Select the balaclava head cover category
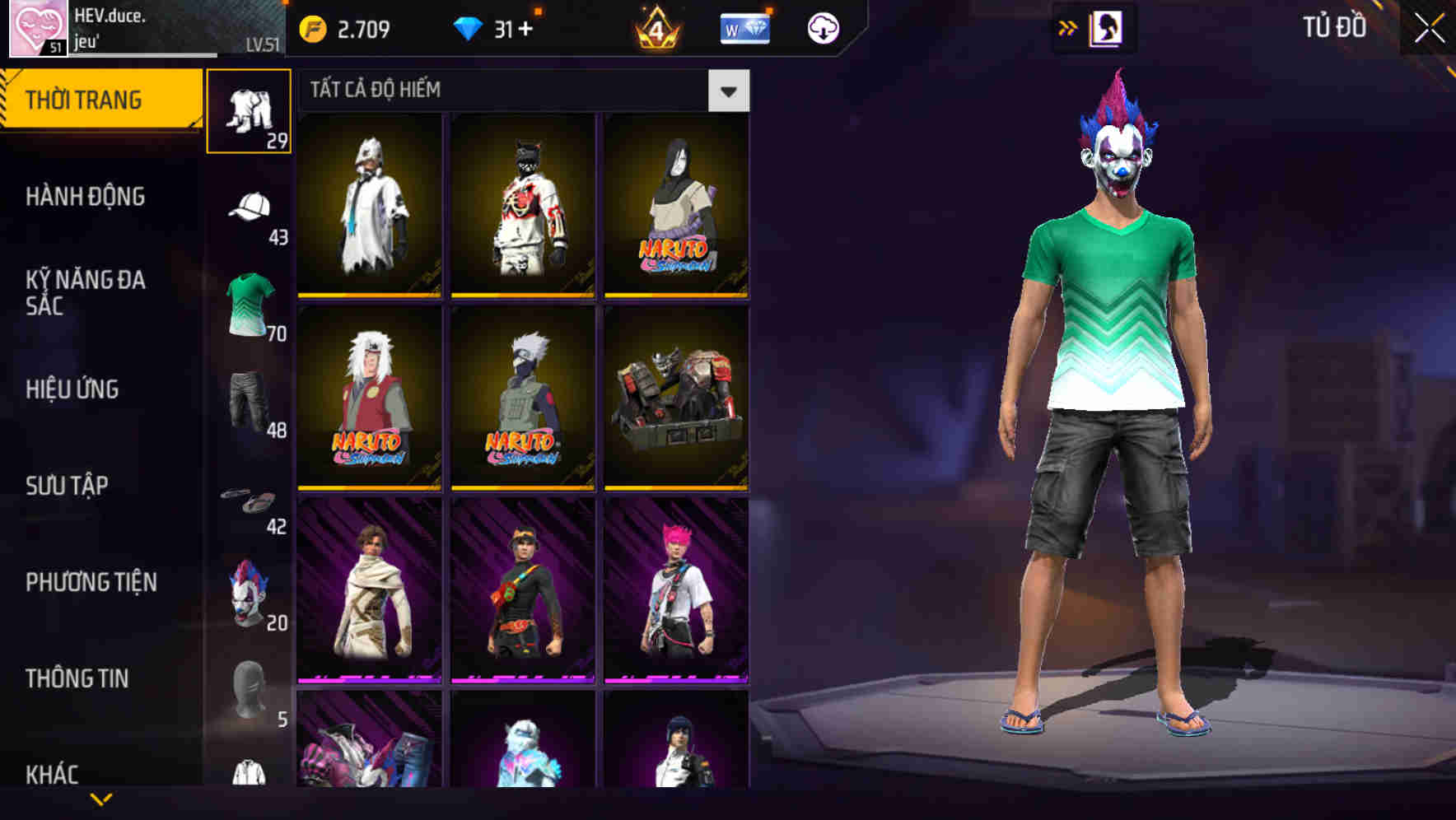 pyautogui.click(x=250, y=683)
